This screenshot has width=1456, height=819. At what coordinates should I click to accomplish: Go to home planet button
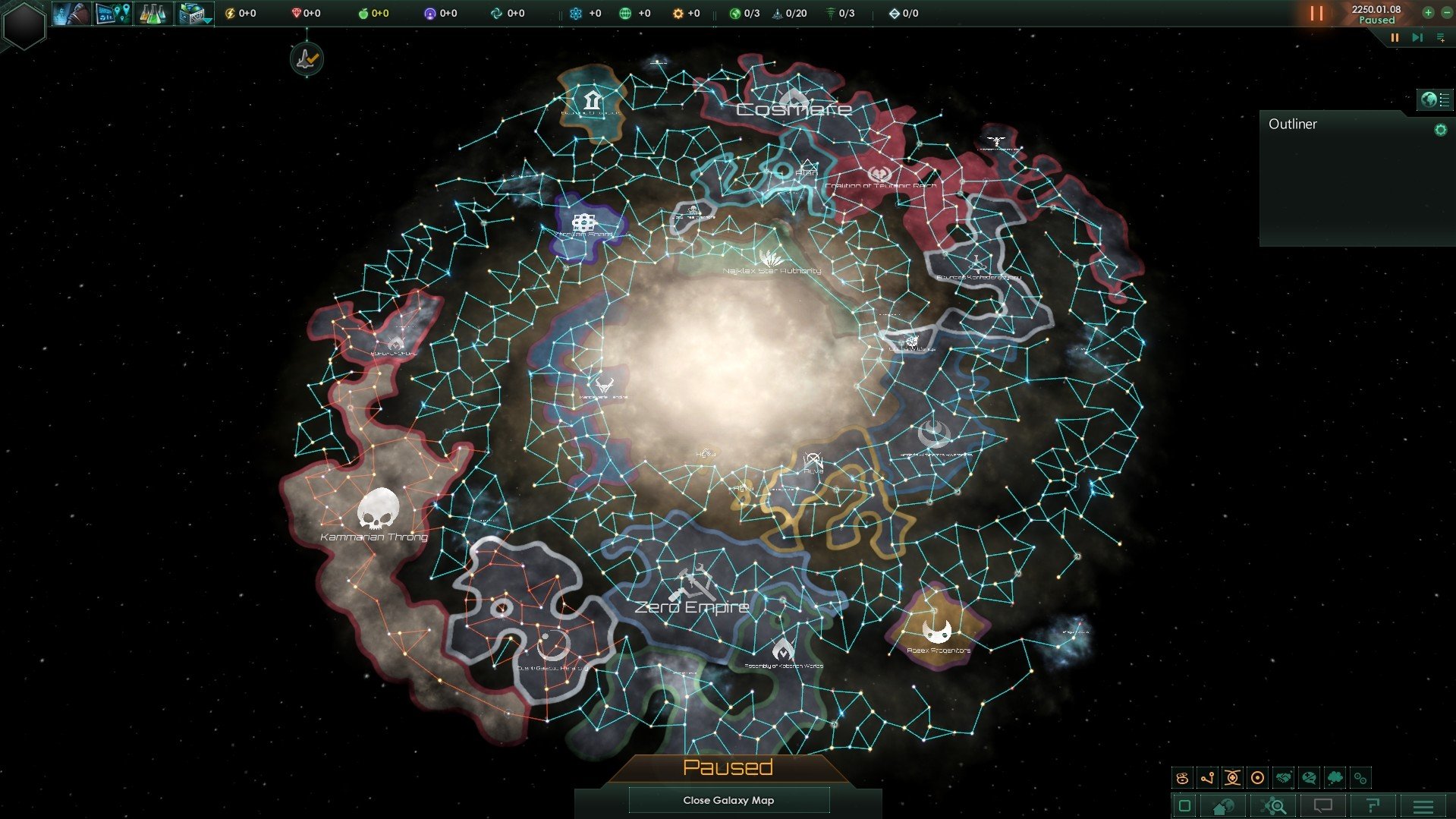pyautogui.click(x=1223, y=806)
